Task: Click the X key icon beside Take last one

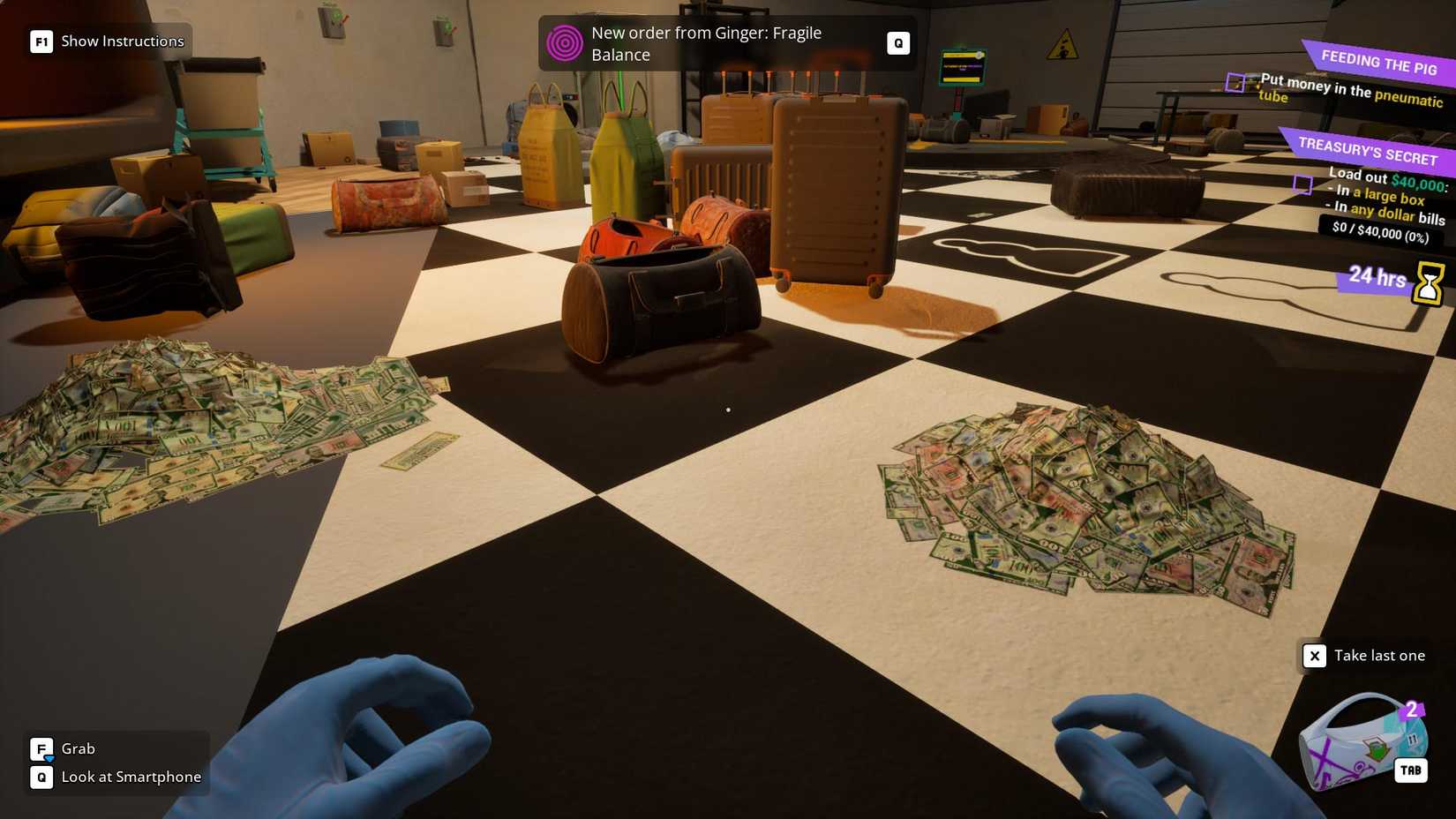Action: coord(1315,656)
